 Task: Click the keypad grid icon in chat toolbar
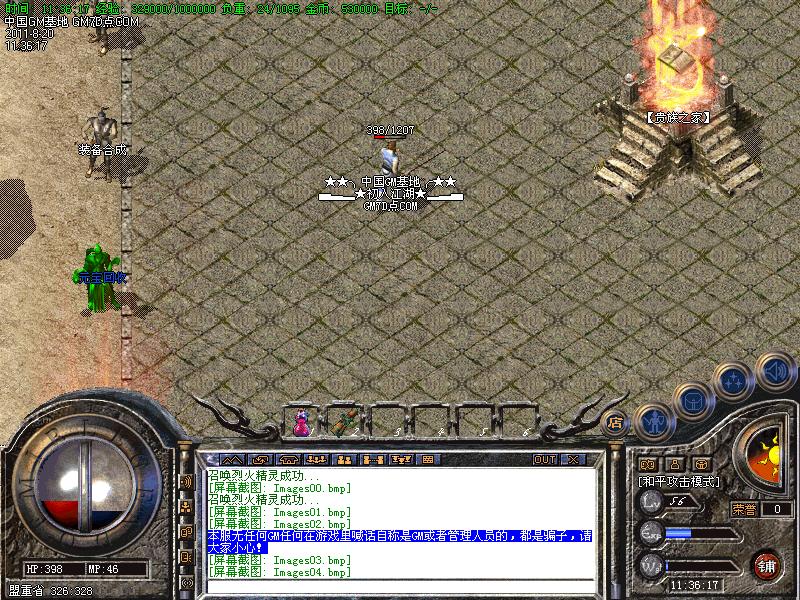[428, 460]
